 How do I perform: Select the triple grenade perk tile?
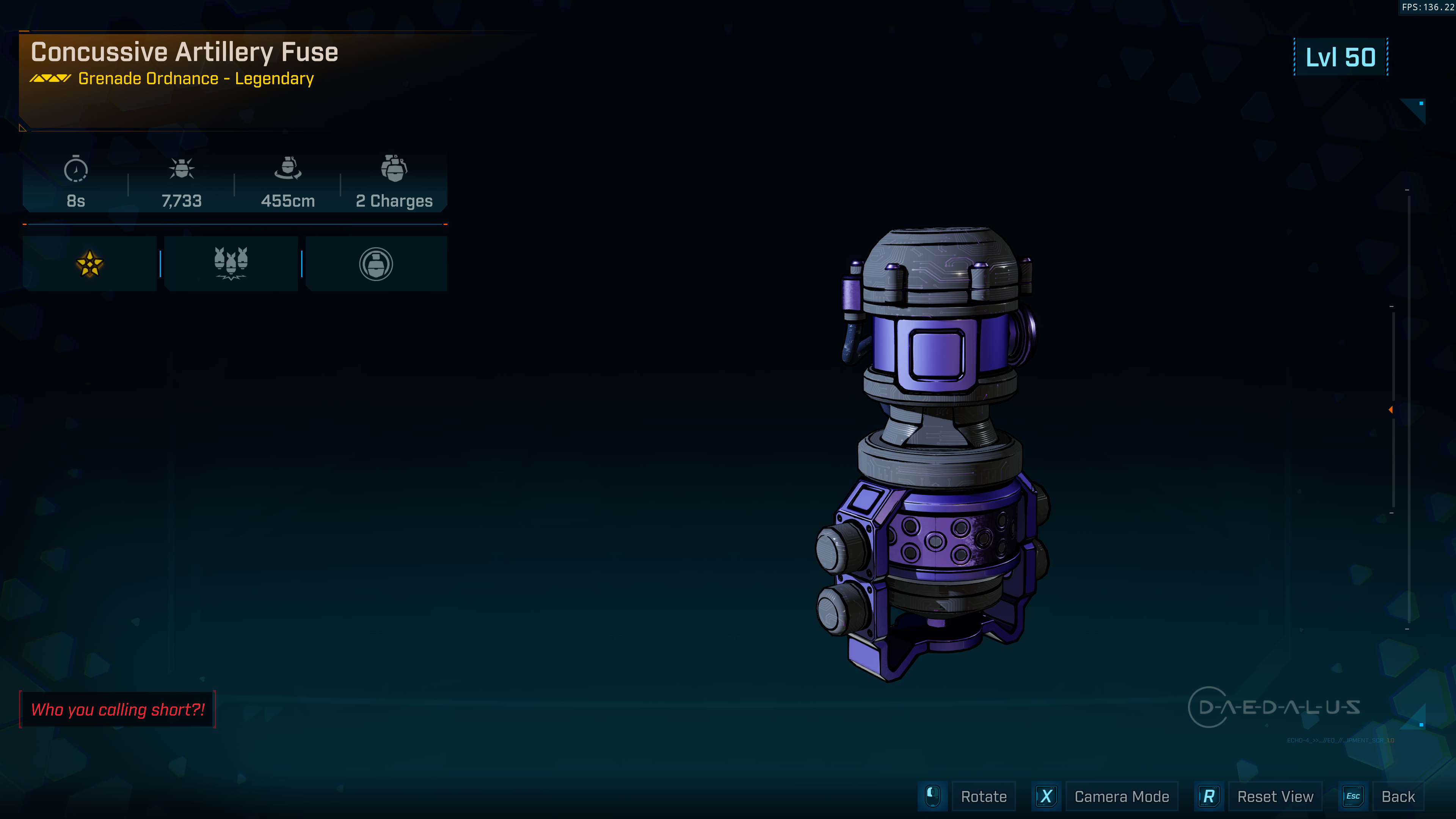coord(231,264)
